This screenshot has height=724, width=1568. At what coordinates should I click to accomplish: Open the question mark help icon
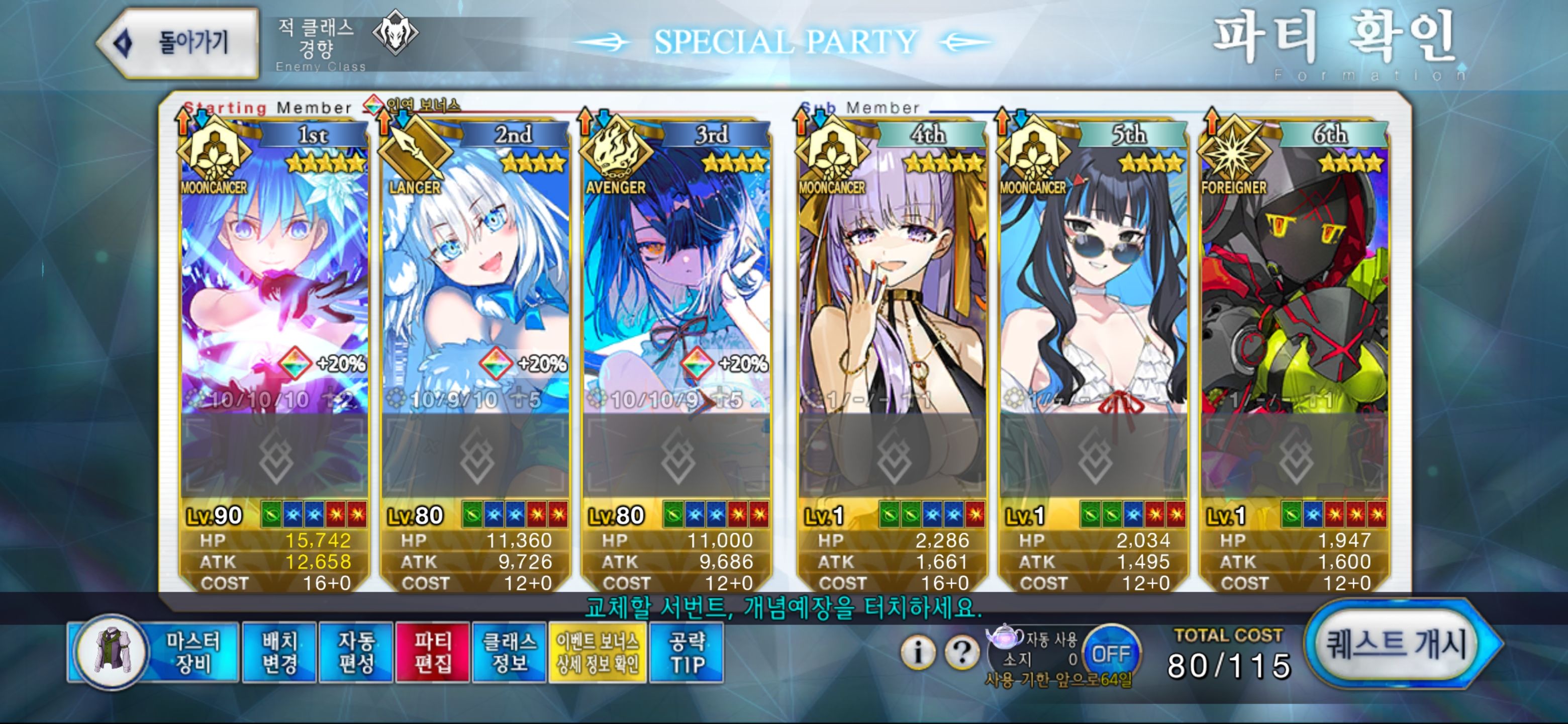coord(962,652)
